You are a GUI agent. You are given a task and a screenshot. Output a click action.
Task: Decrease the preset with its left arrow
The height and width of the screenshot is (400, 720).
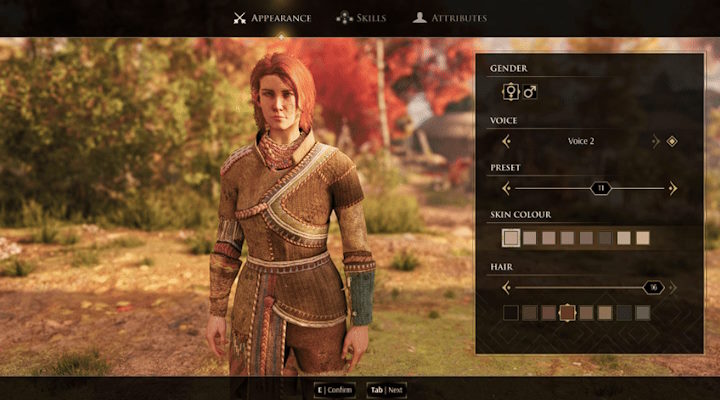coord(506,188)
